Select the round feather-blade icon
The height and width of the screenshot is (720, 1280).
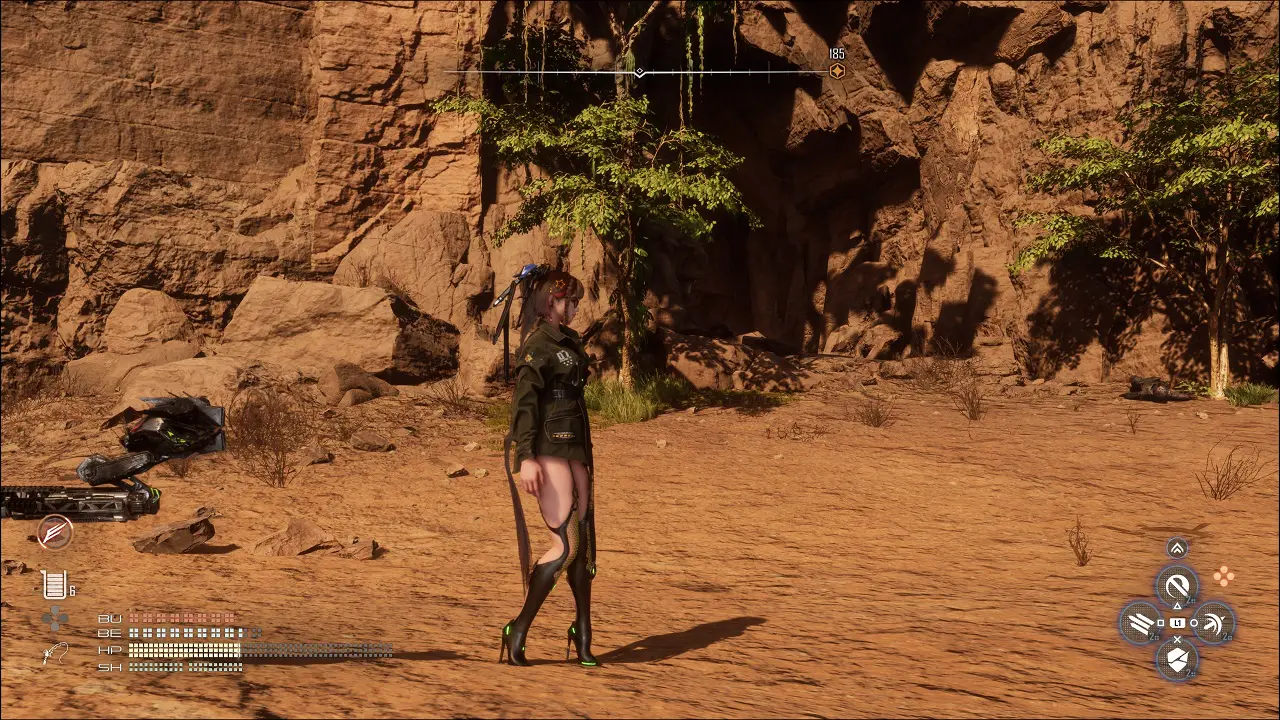(x=54, y=532)
